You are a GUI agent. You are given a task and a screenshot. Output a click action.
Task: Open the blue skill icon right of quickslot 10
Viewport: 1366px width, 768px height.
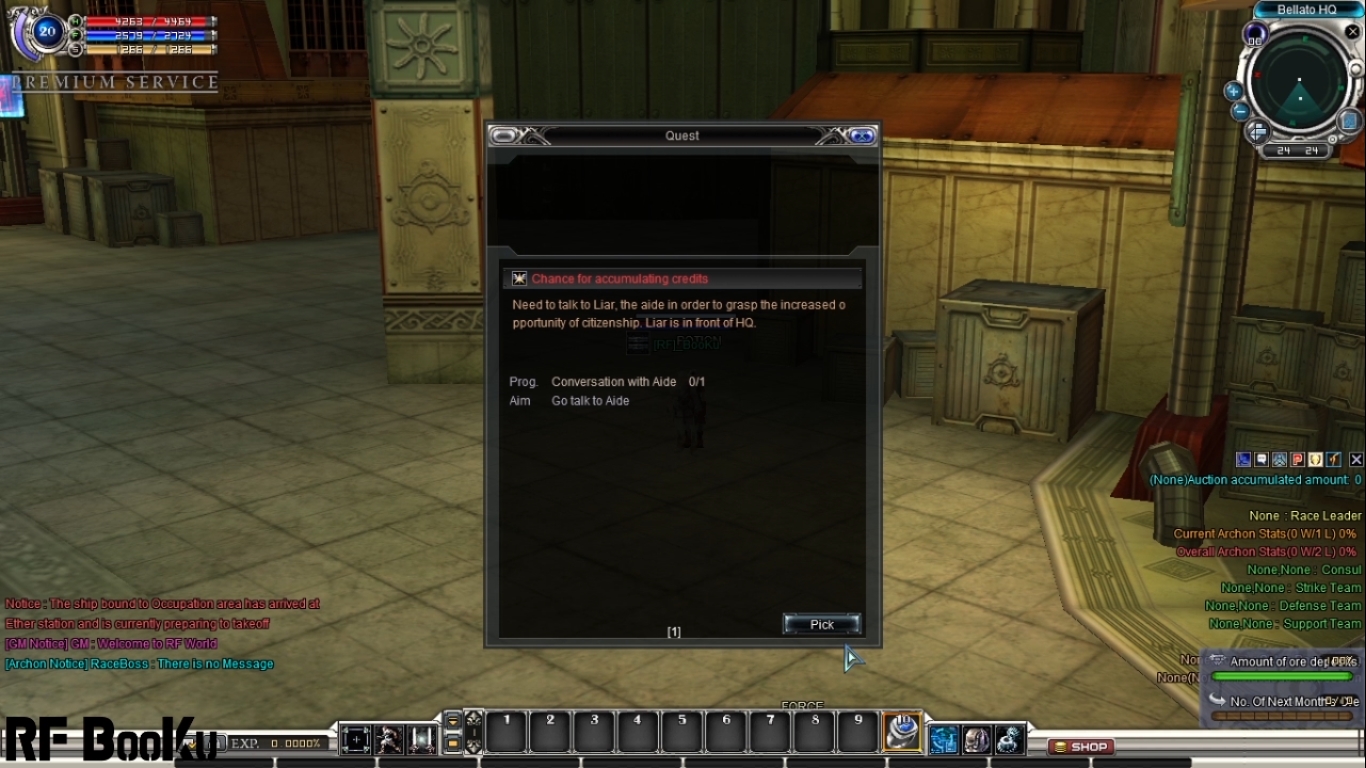944,740
